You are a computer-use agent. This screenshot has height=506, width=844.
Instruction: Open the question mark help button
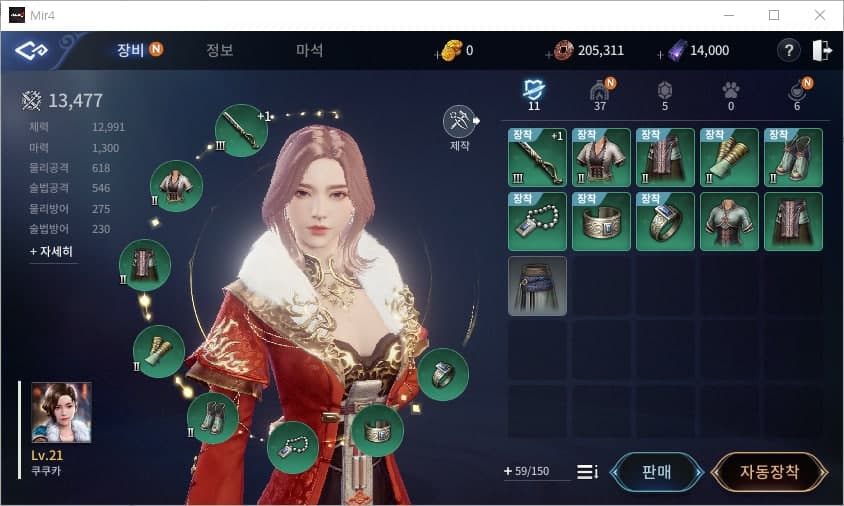coord(788,51)
